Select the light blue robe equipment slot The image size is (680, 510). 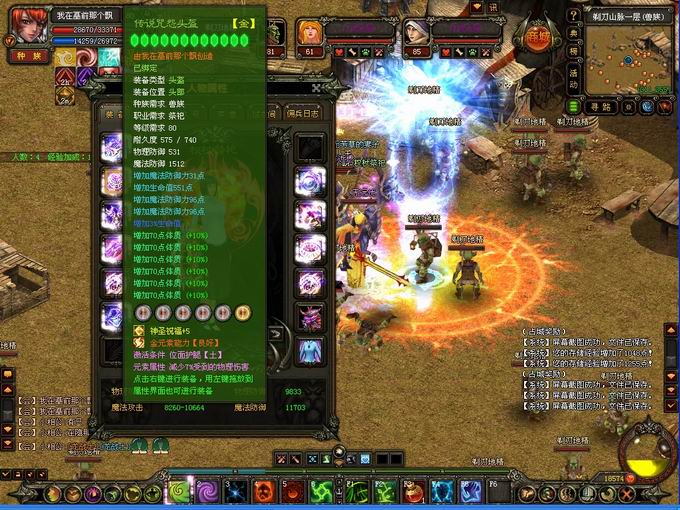tap(311, 351)
